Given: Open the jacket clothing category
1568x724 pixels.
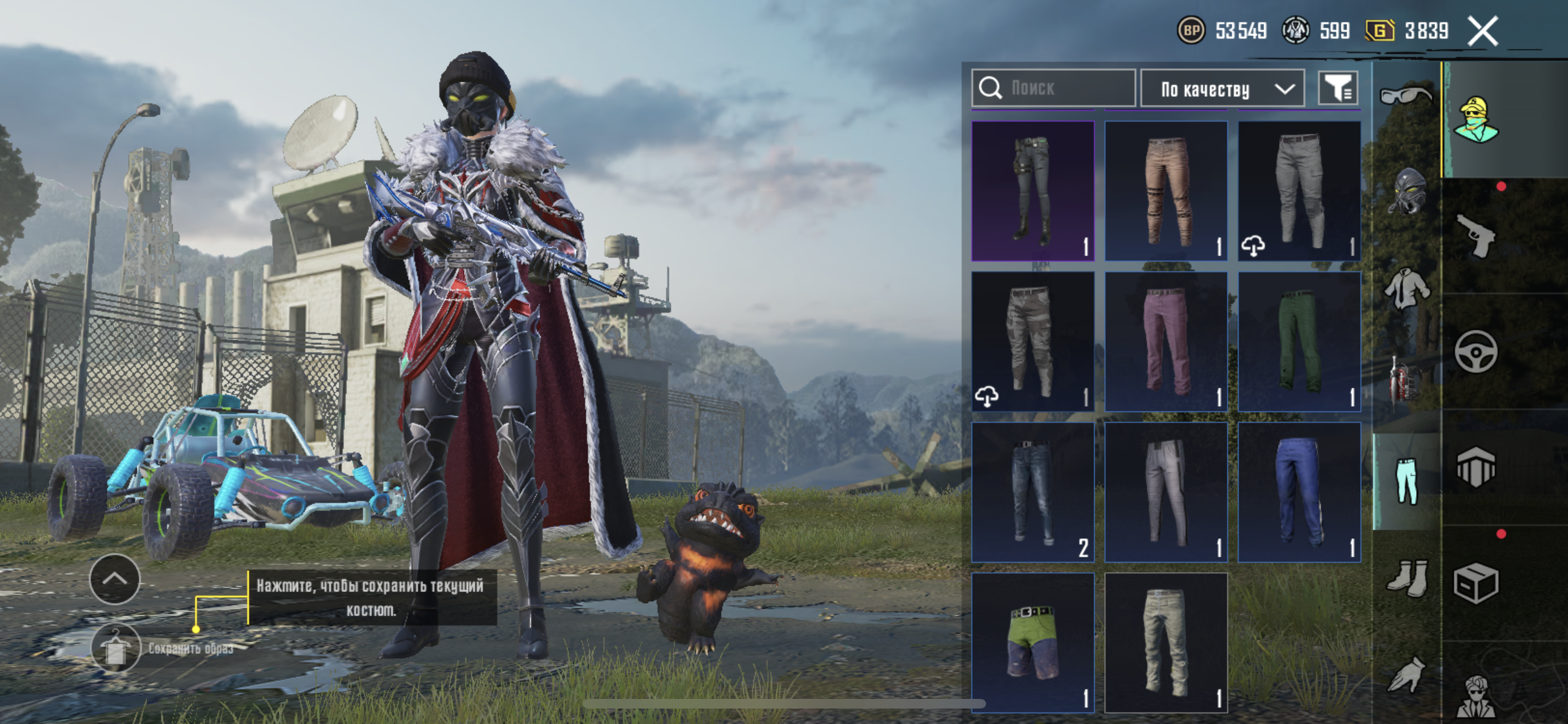Looking at the screenshot, I should [1407, 288].
